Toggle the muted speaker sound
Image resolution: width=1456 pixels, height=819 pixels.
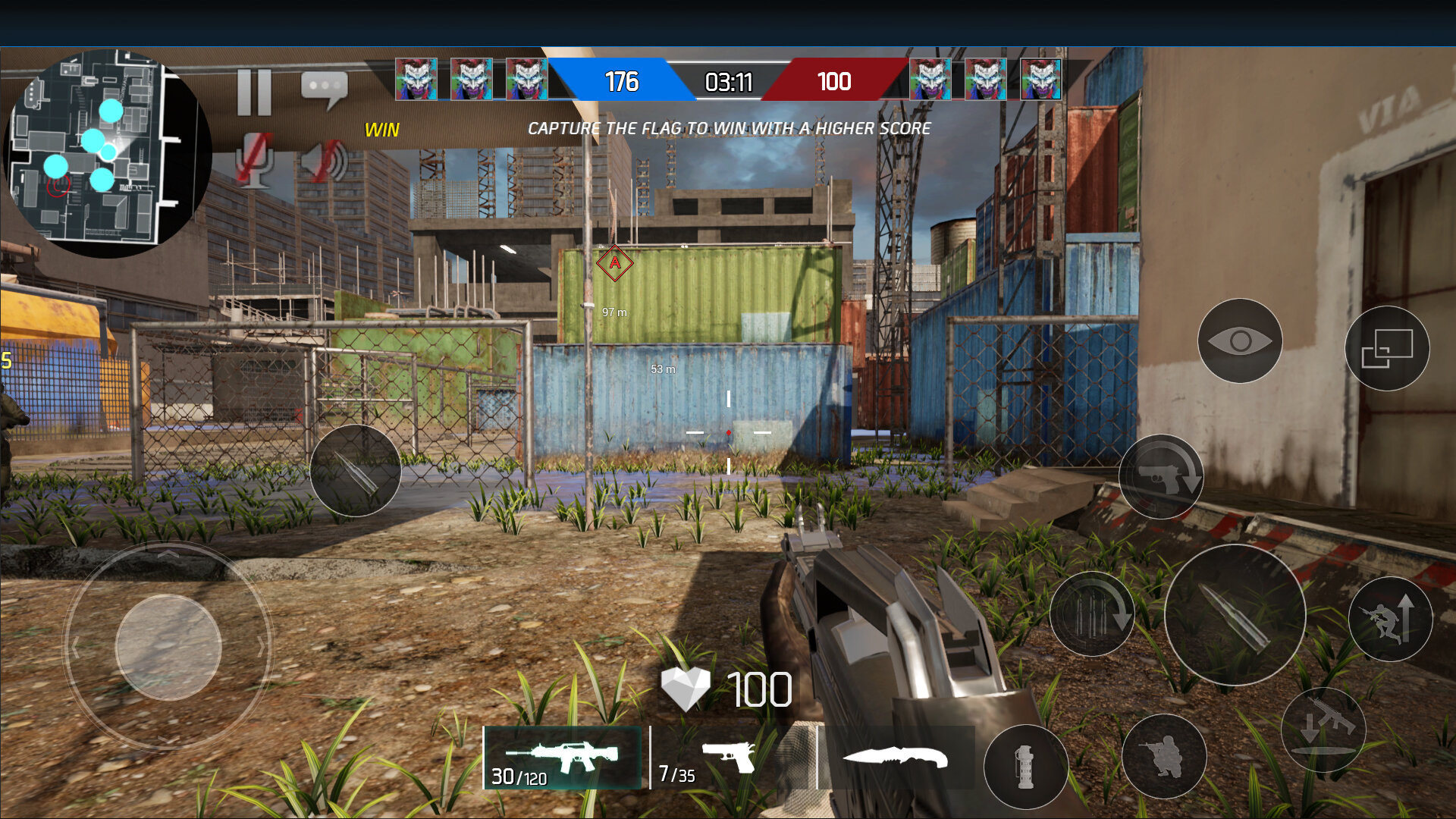(325, 161)
